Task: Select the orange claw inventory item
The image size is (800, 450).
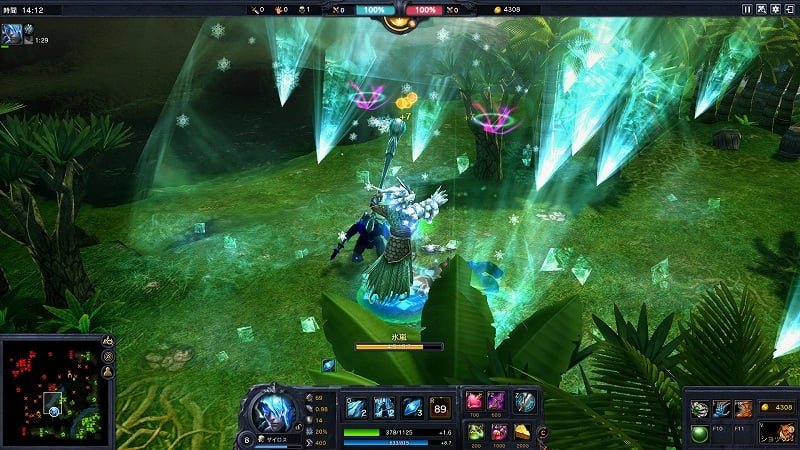Action: (x=743, y=408)
